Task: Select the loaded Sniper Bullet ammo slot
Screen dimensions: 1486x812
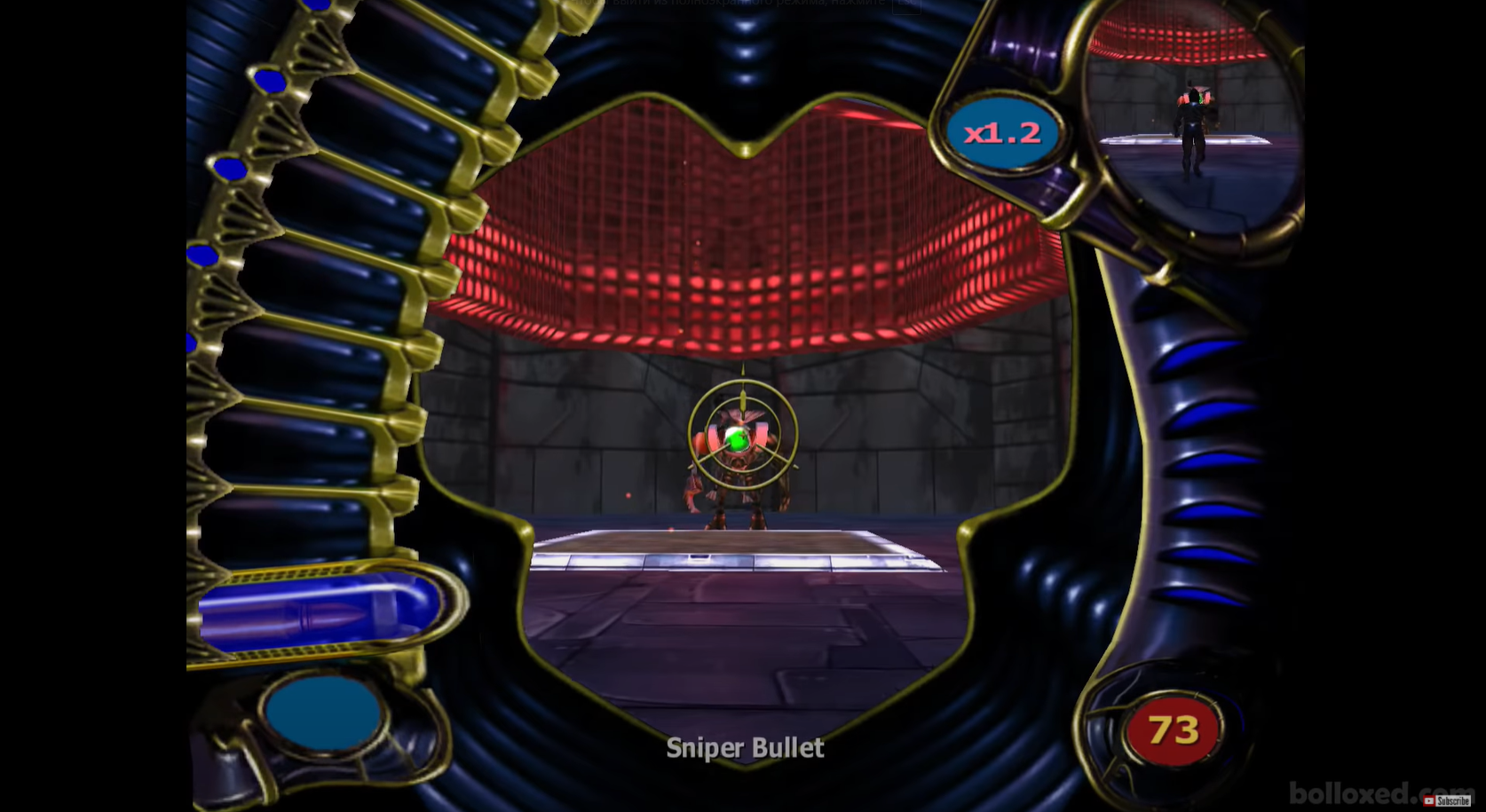Action: [320, 611]
